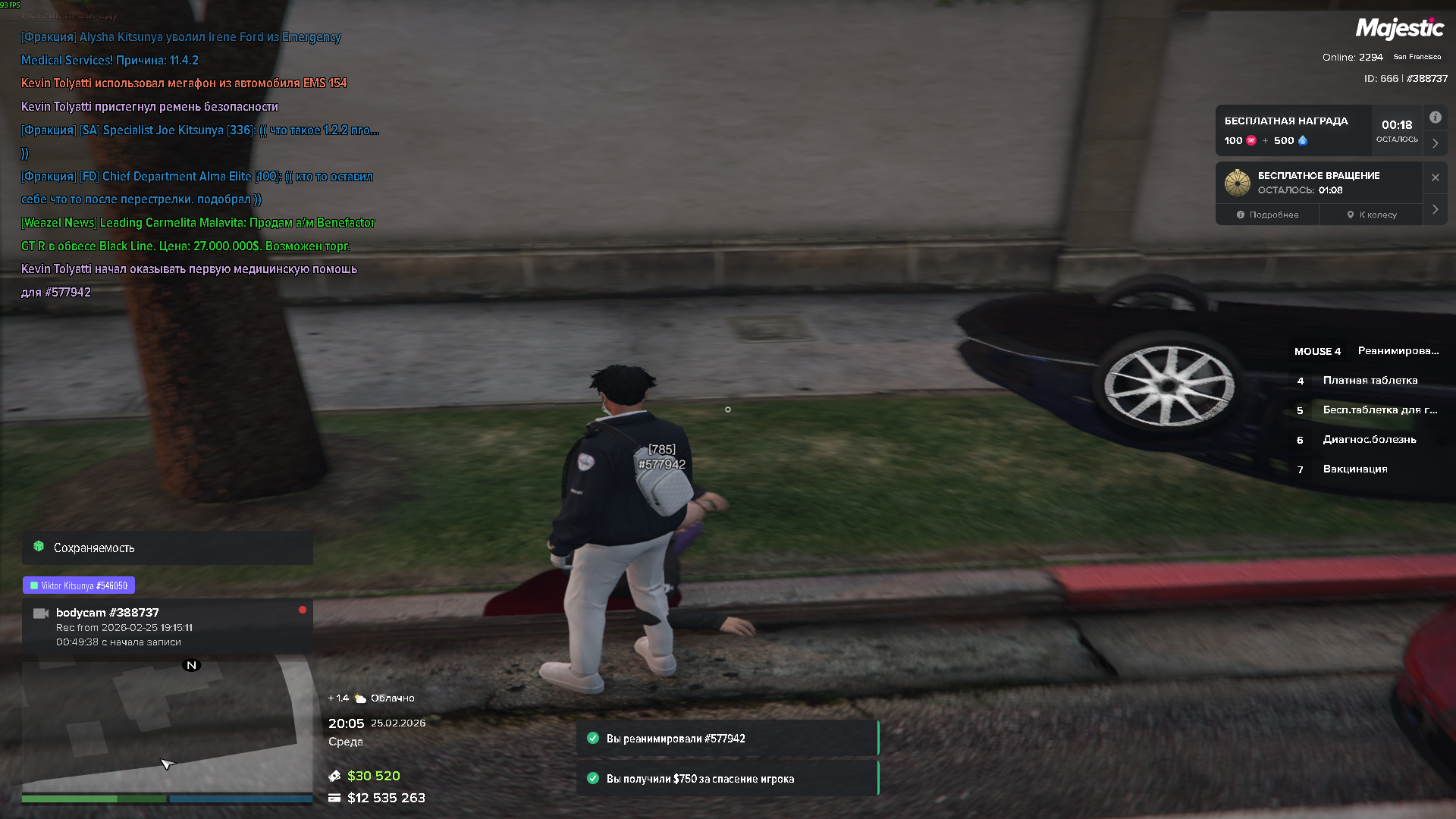This screenshot has height=819, width=1456.
Task: Close the free spin notification
Action: [1435, 177]
